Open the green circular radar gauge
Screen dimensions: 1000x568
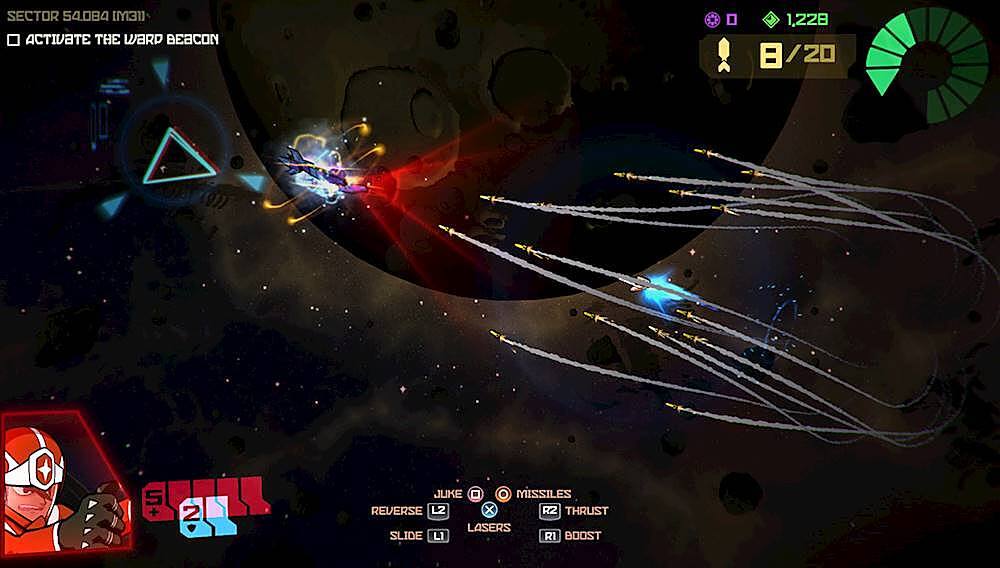tap(928, 62)
